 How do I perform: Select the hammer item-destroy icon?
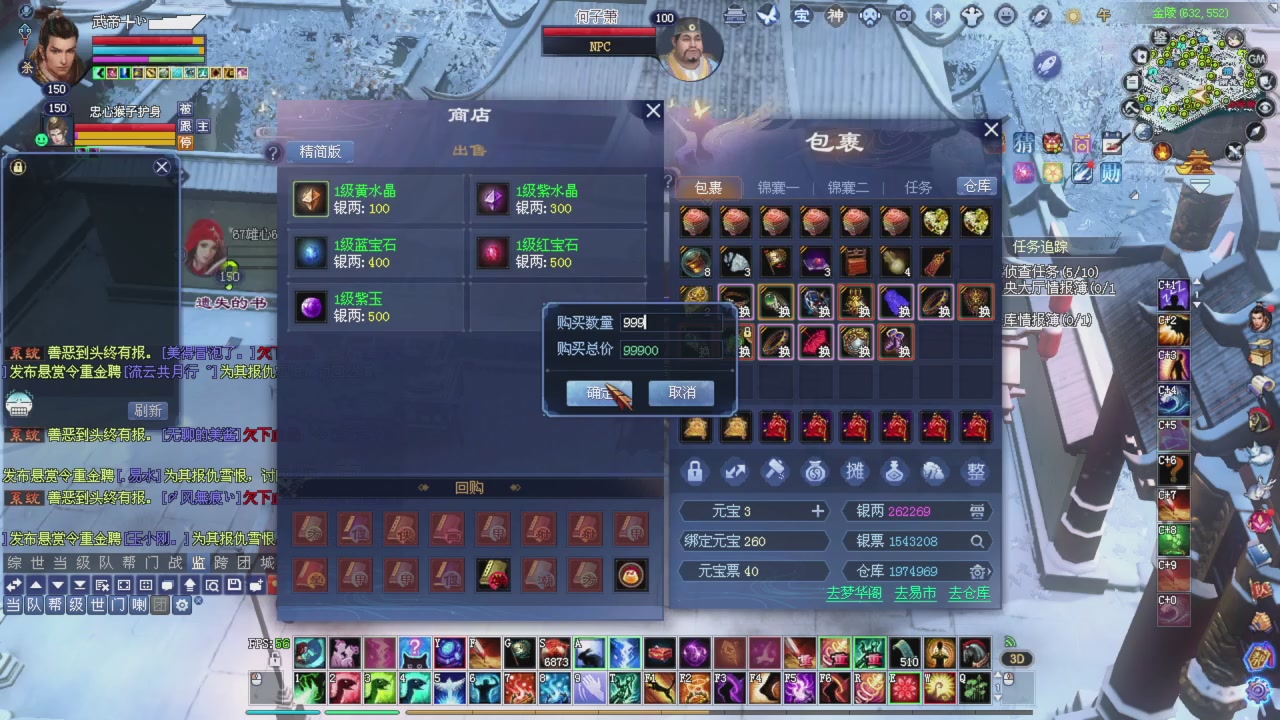774,471
